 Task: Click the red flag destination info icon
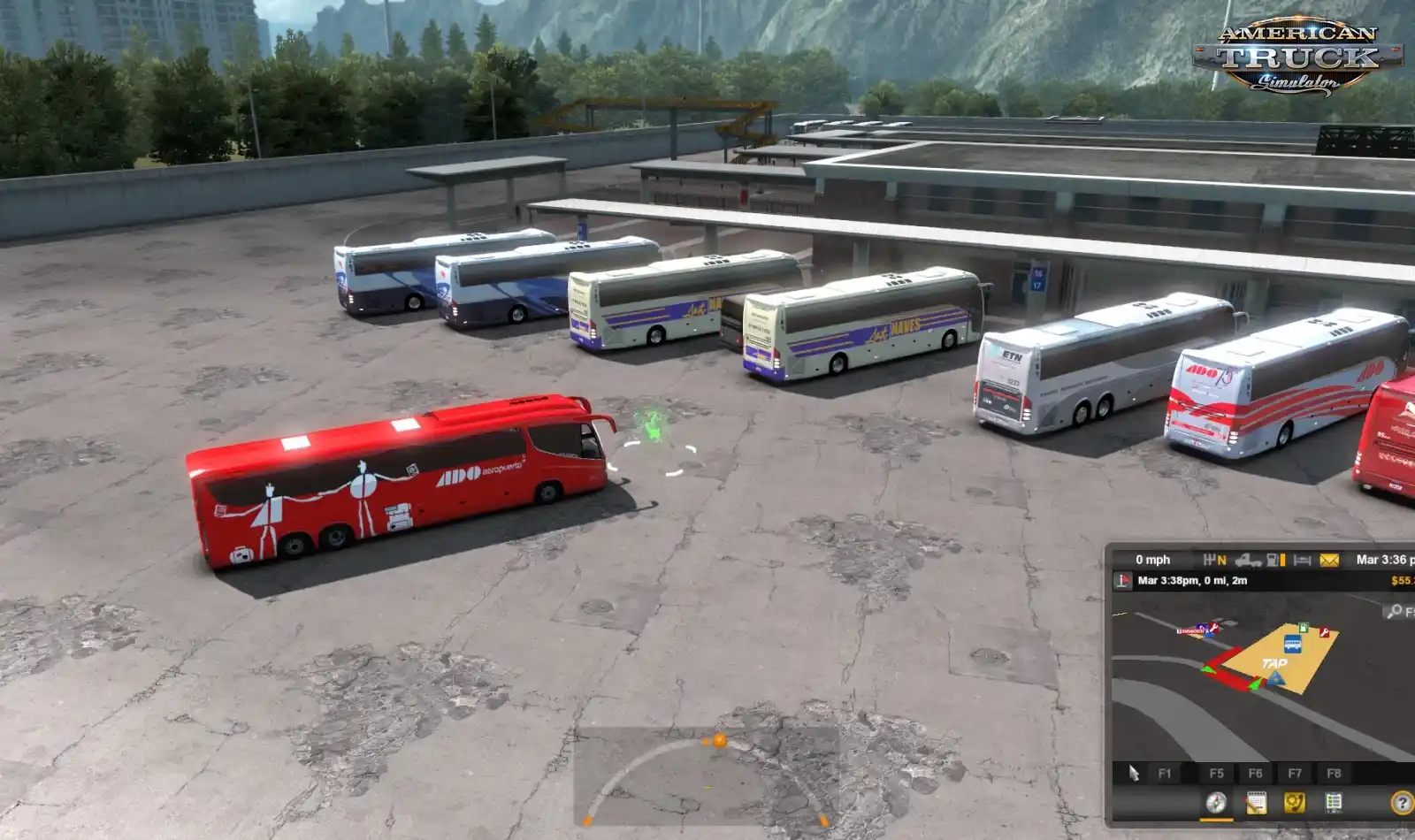tap(1123, 581)
